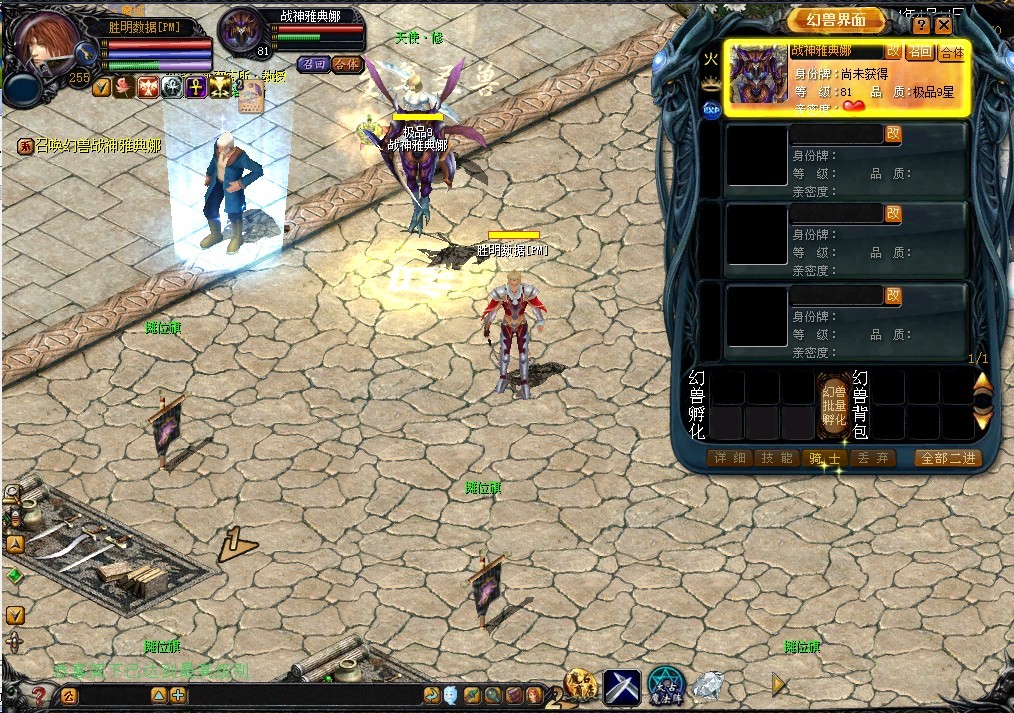Rename pet with 改 beside 战神雅典娜's name

click(893, 51)
